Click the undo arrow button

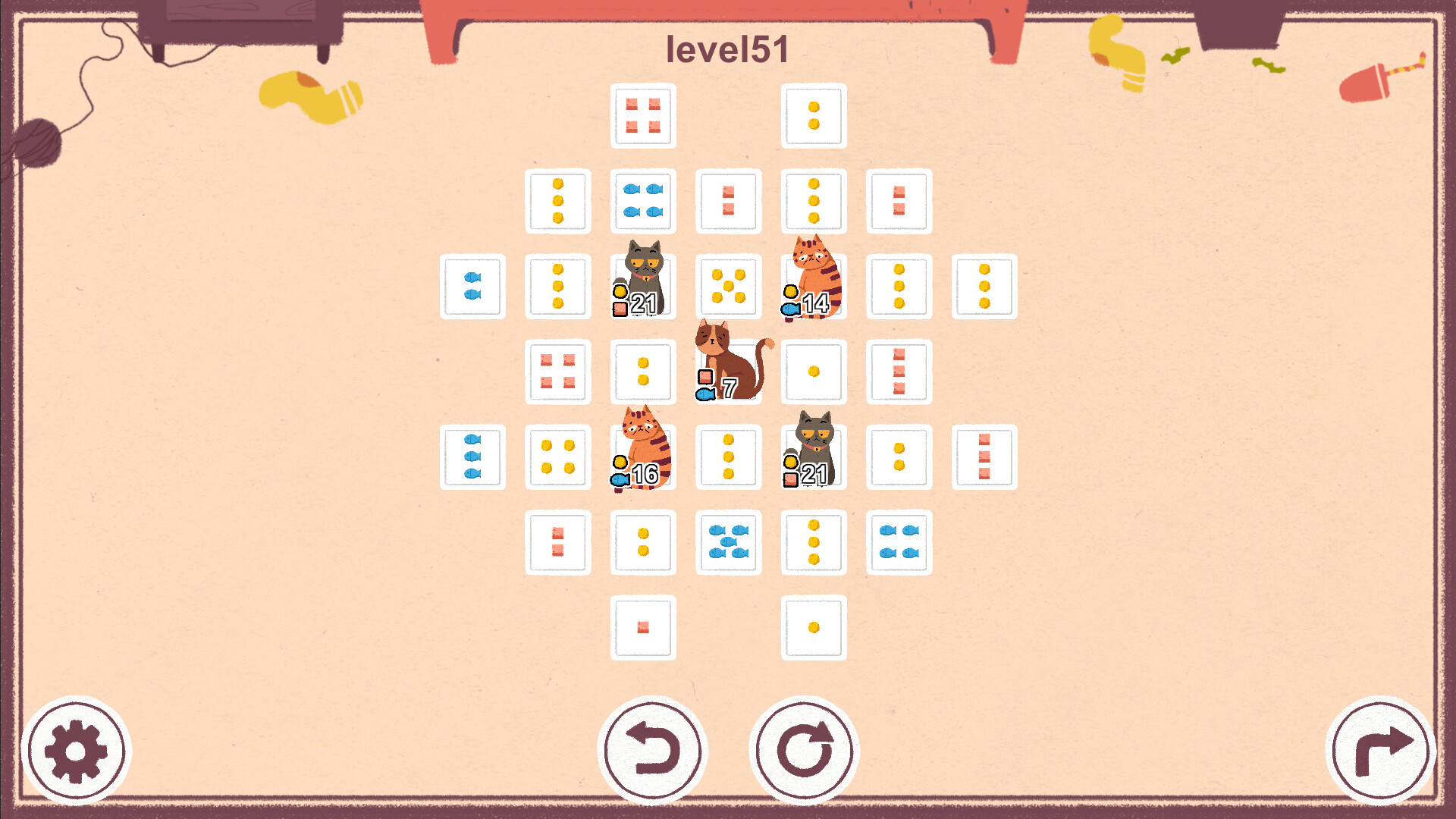click(x=654, y=749)
